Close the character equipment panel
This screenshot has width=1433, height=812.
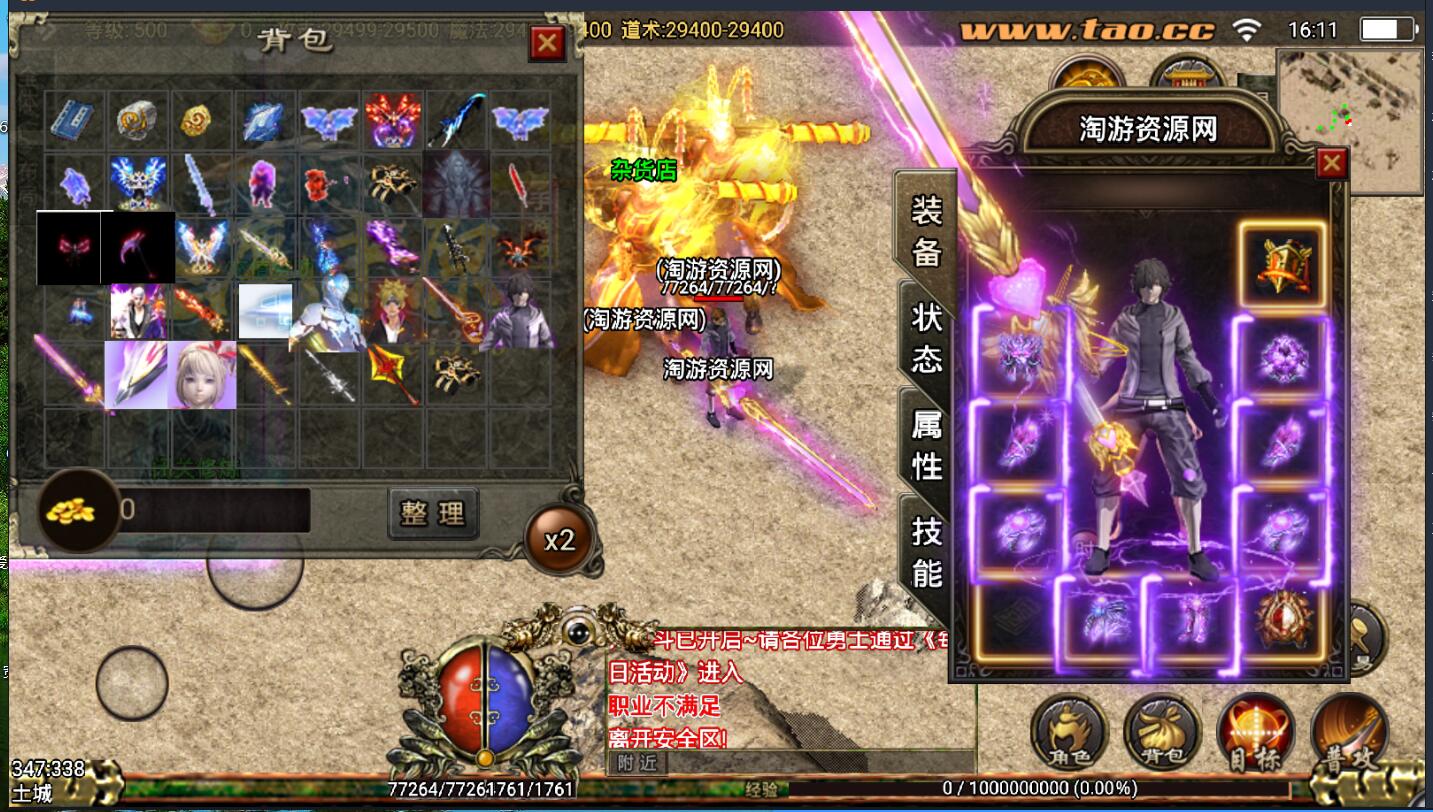tap(1331, 163)
